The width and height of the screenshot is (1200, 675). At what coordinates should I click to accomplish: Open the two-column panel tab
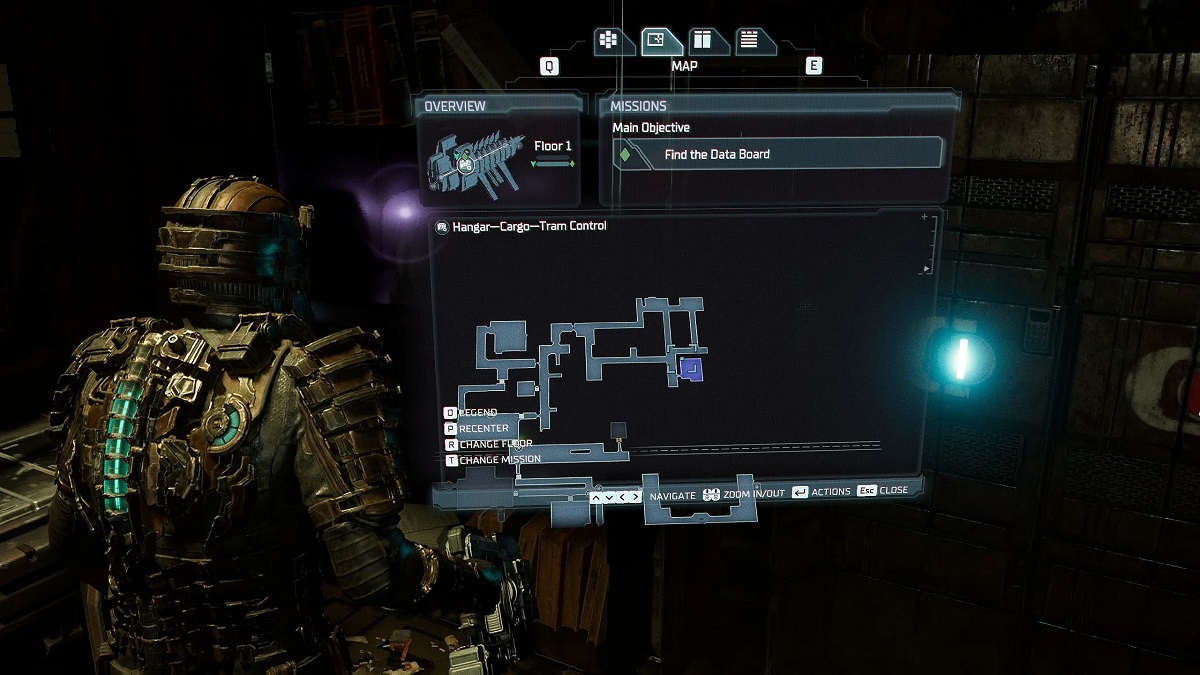click(703, 40)
